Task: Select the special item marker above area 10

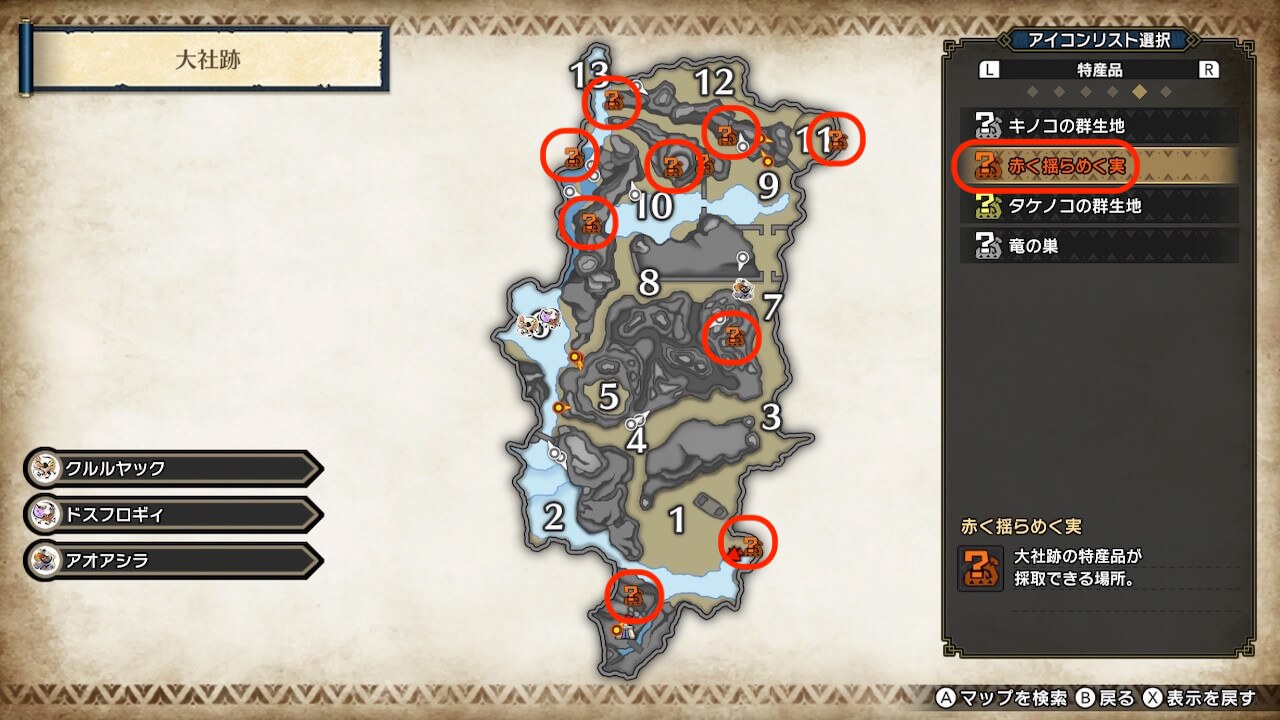Action: click(x=672, y=165)
